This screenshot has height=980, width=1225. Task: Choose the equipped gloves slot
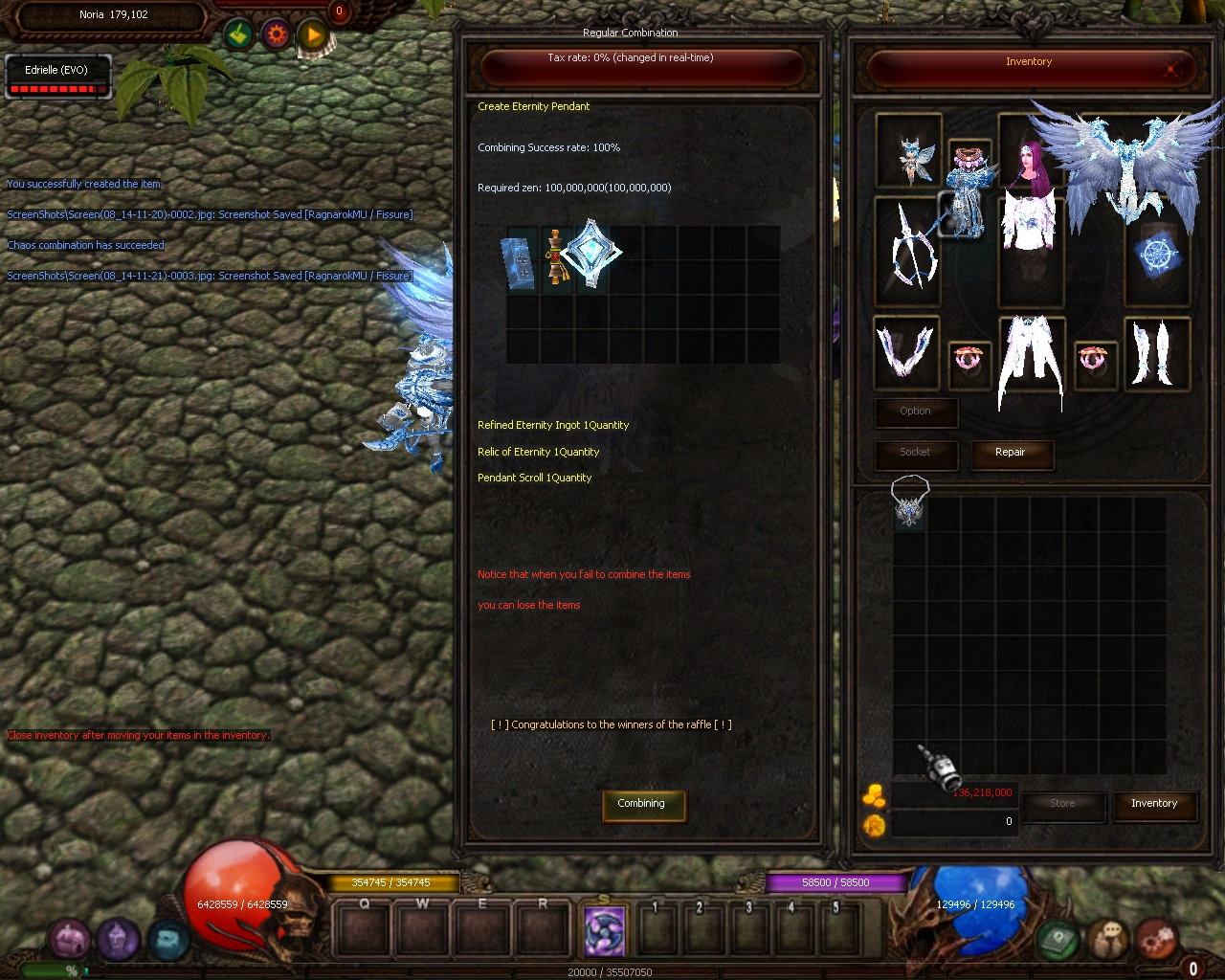905,351
